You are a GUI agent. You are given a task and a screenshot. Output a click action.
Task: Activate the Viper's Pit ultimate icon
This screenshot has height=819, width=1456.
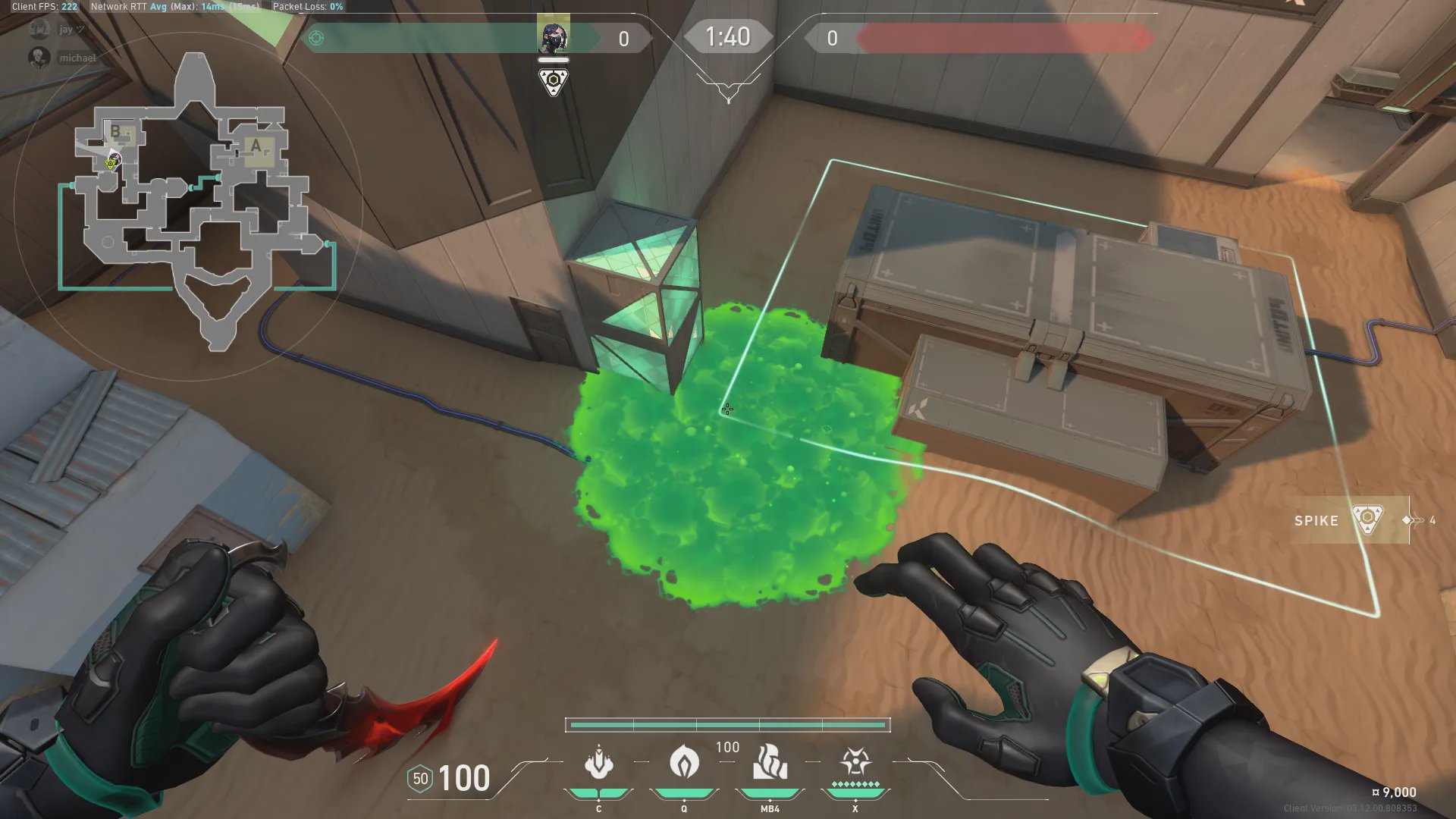point(855,762)
